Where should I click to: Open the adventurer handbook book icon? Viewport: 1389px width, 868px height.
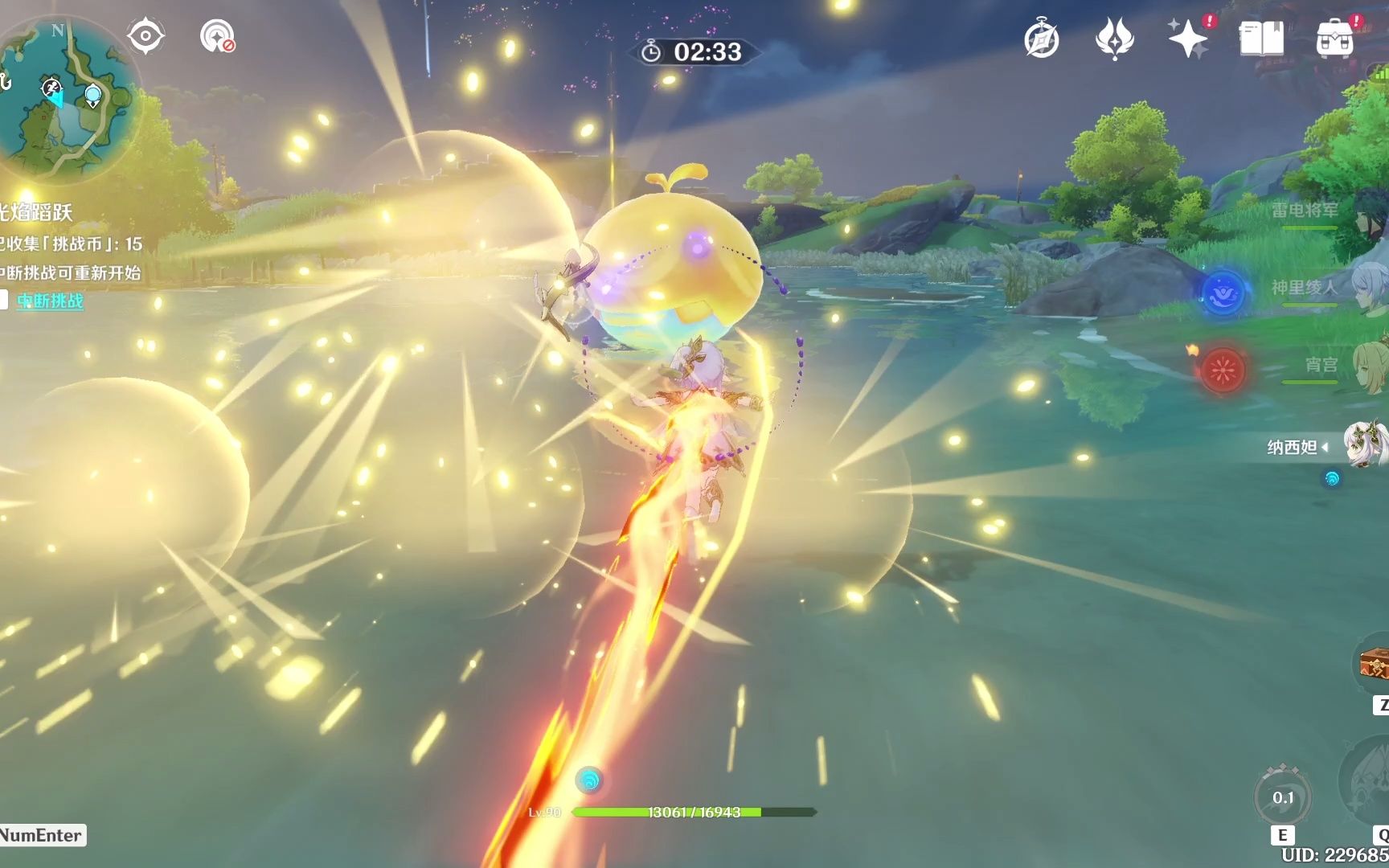(1261, 39)
